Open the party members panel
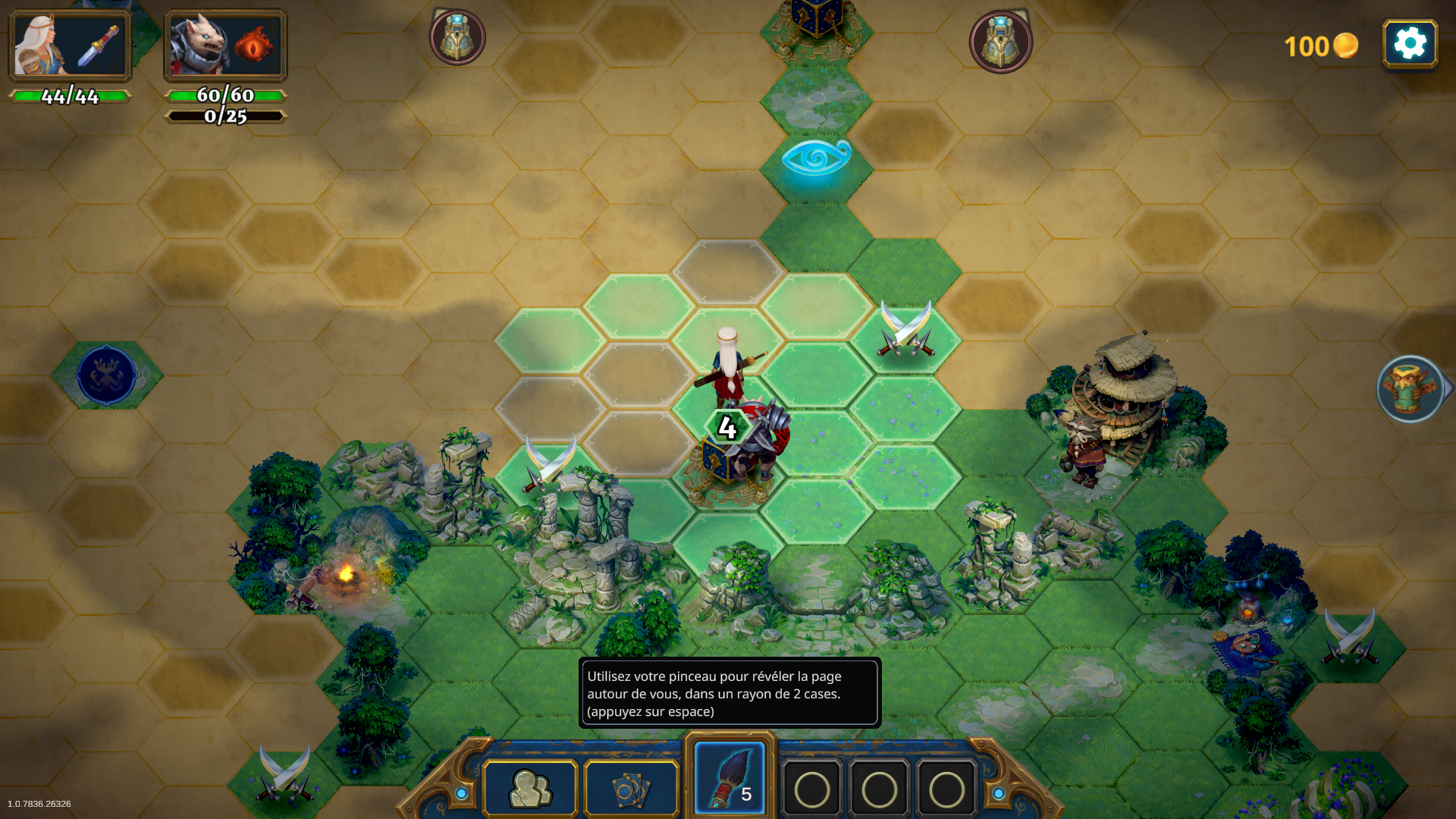Image resolution: width=1456 pixels, height=819 pixels. coord(530,789)
